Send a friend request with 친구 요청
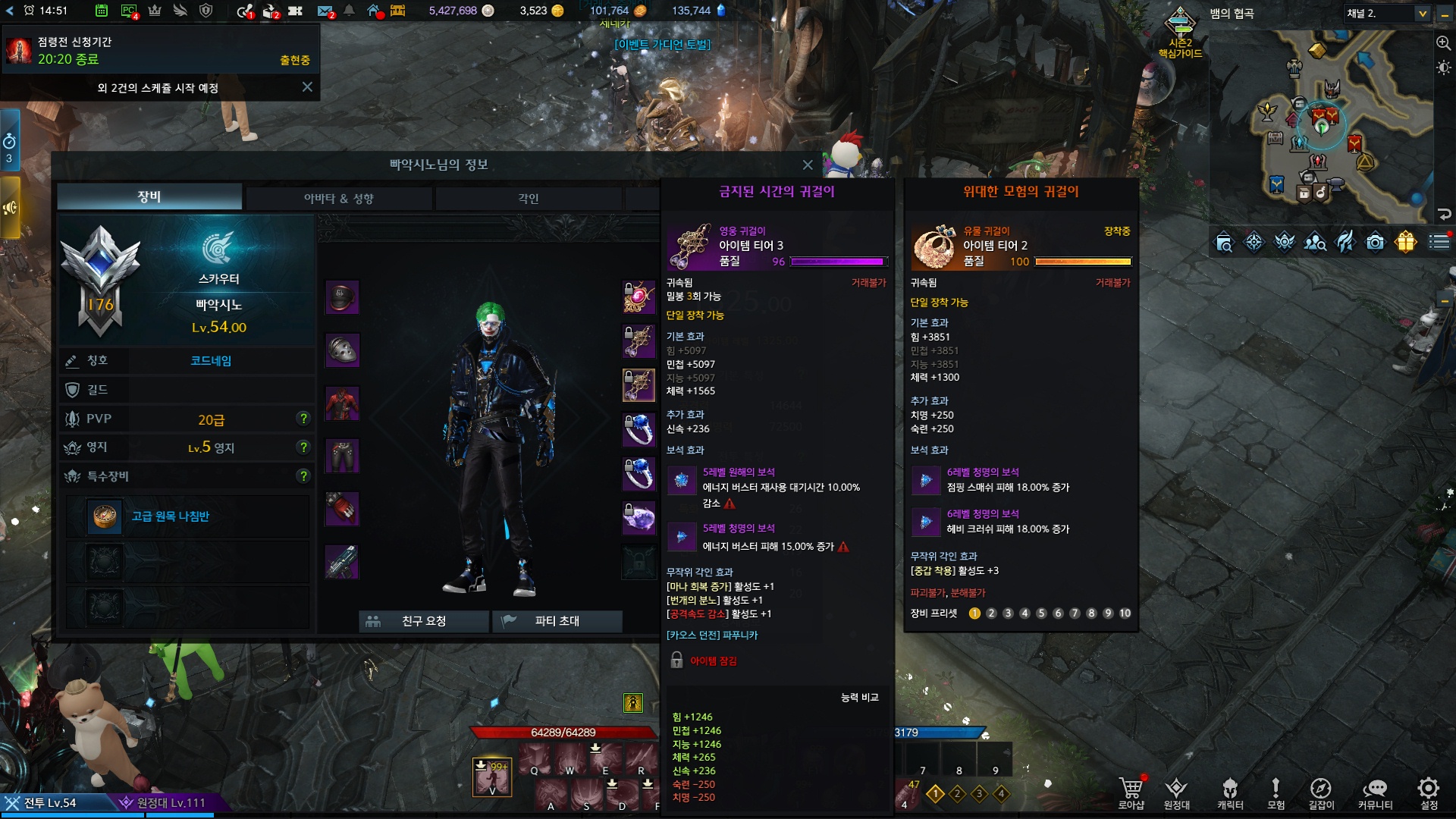This screenshot has height=819, width=1456. 423,621
